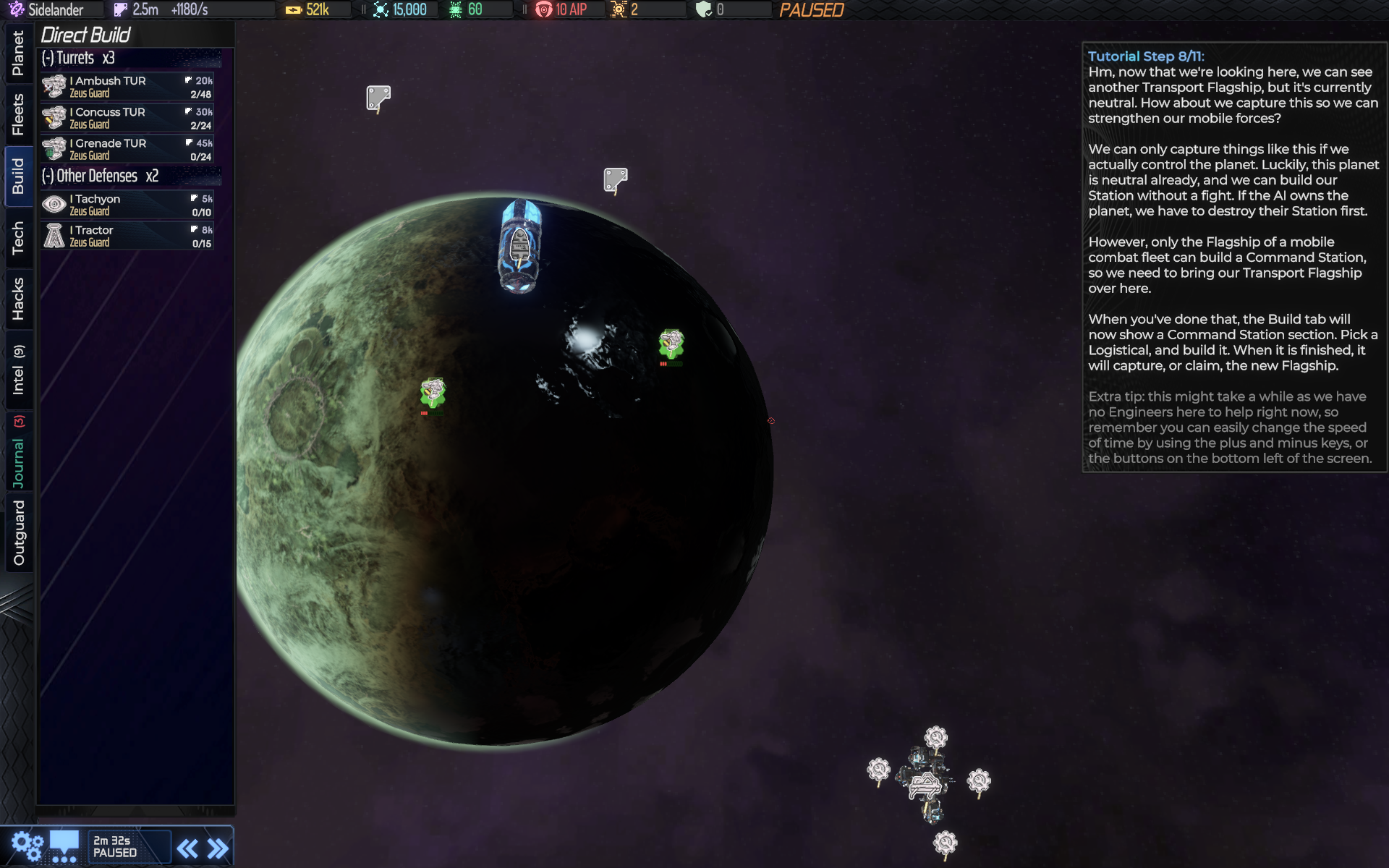1389x868 pixels.
Task: Click PAUSED to resume the game
Action: pos(812,11)
